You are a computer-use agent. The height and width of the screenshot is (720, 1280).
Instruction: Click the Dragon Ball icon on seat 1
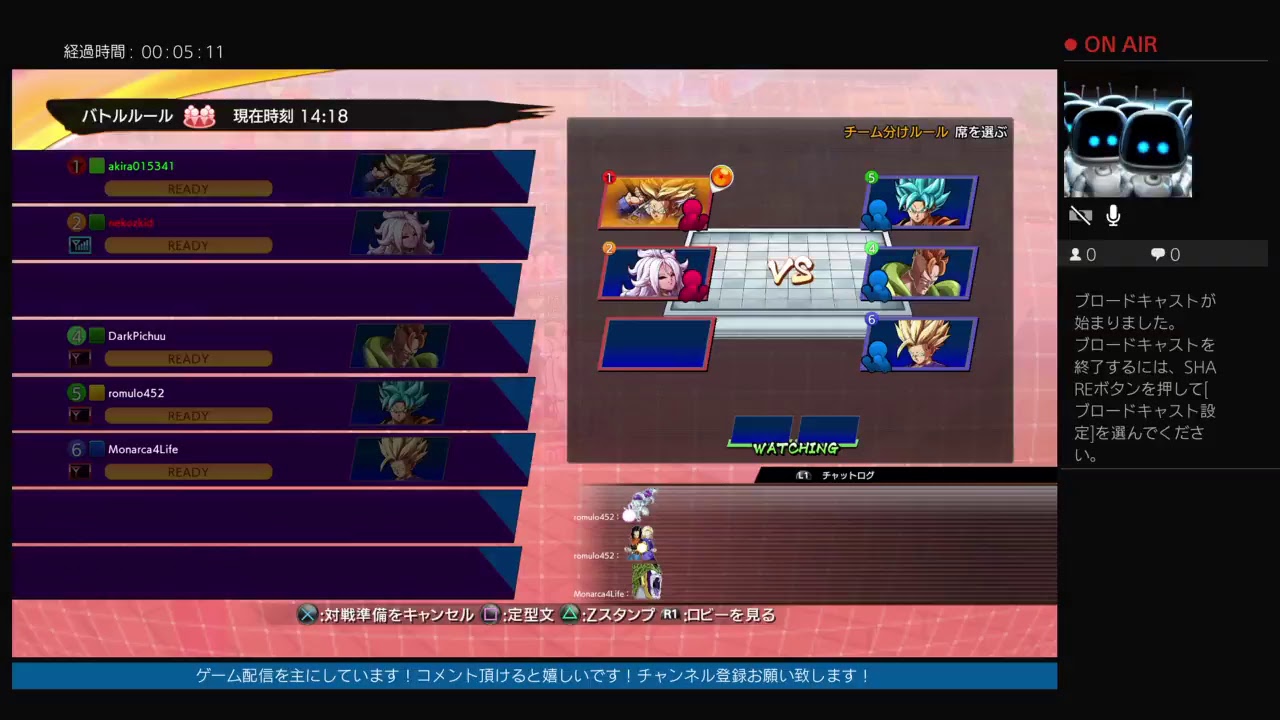tap(722, 177)
